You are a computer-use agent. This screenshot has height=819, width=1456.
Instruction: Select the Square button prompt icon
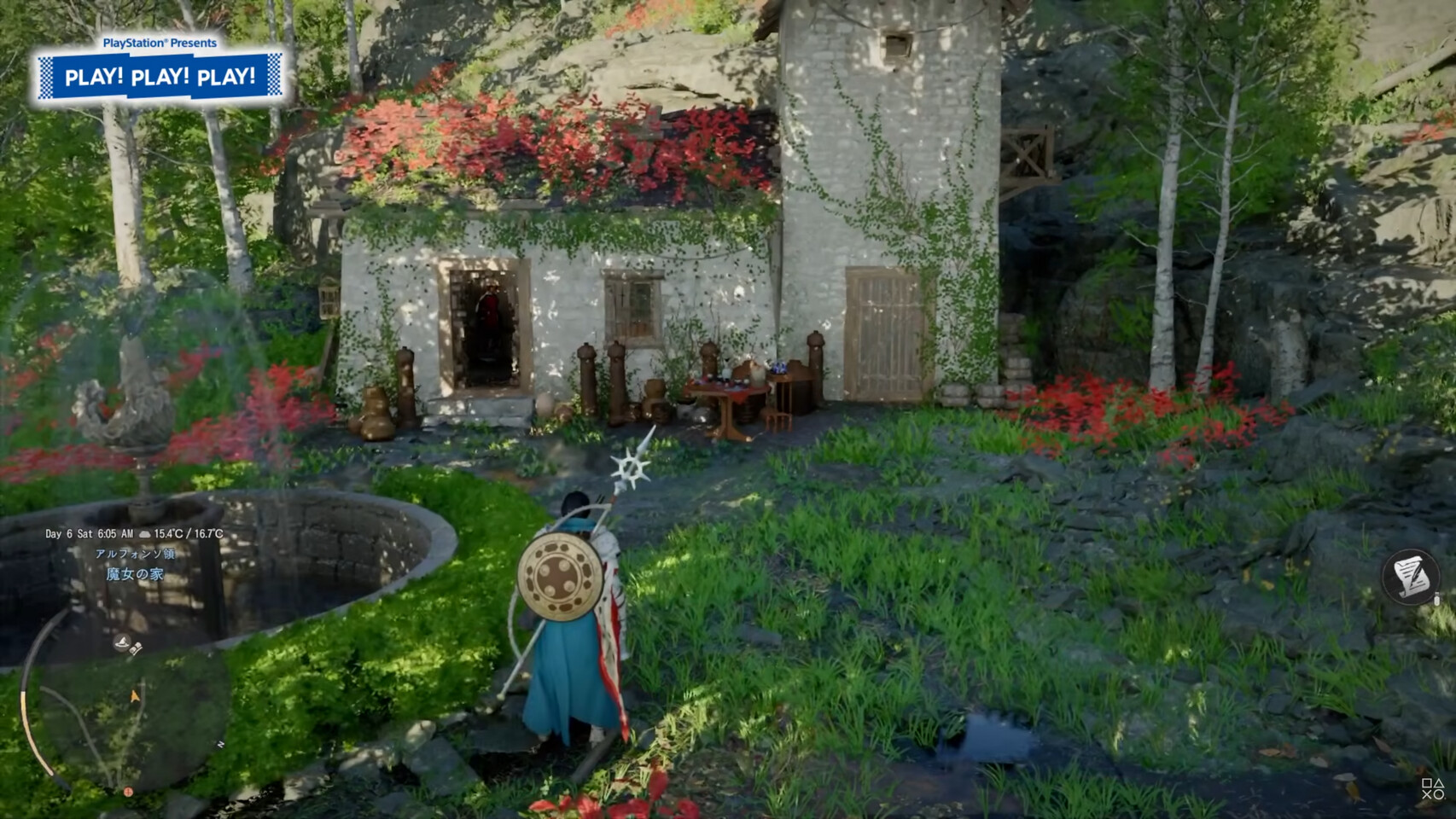coord(1428,783)
